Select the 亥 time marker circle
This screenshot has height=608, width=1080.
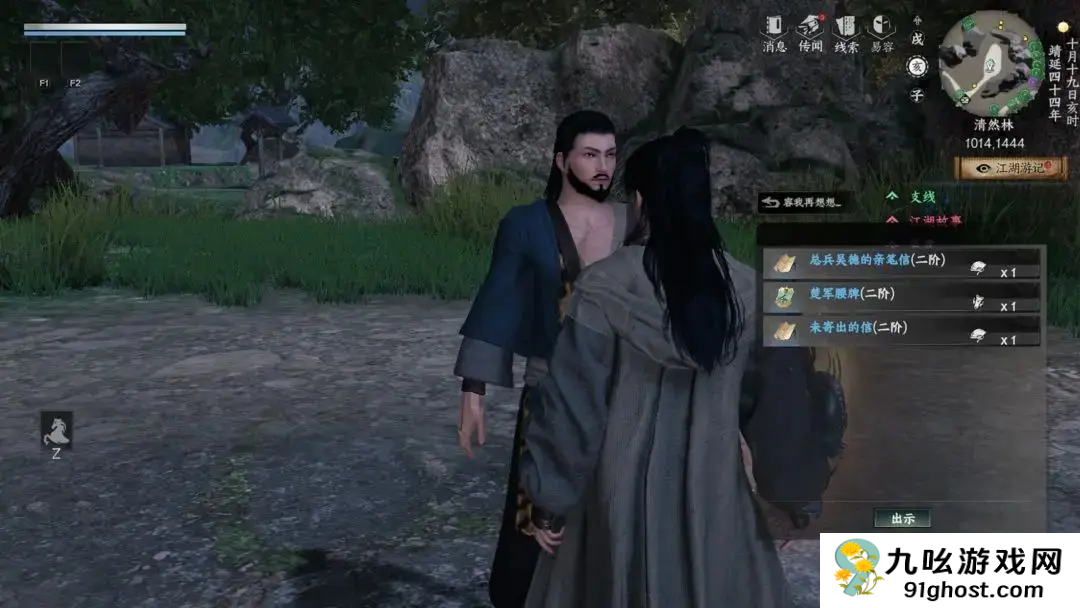[x=917, y=67]
